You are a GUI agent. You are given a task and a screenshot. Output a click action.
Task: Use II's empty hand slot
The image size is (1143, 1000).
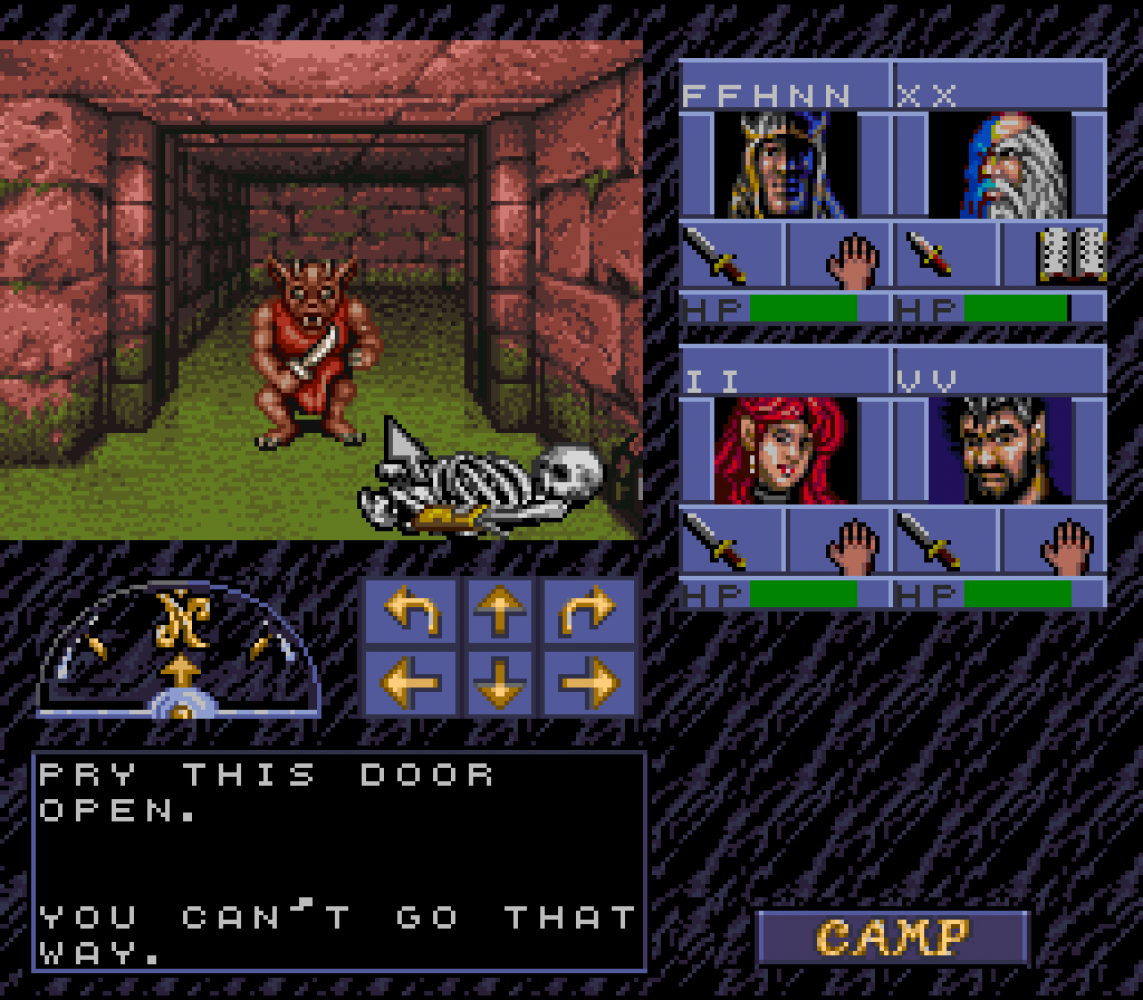coord(838,541)
